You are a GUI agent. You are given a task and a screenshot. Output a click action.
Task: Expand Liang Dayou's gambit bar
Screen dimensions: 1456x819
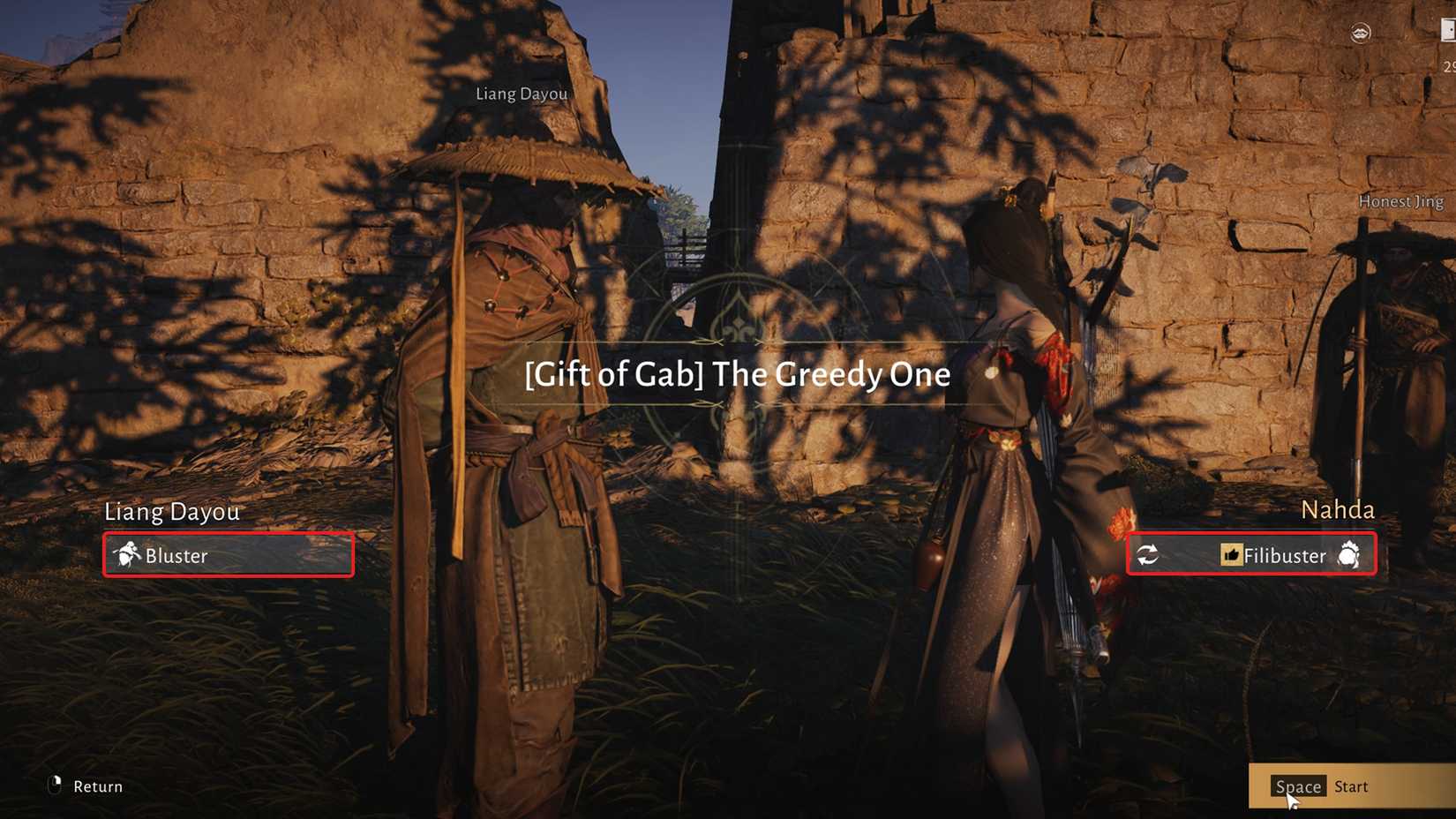[x=228, y=555]
